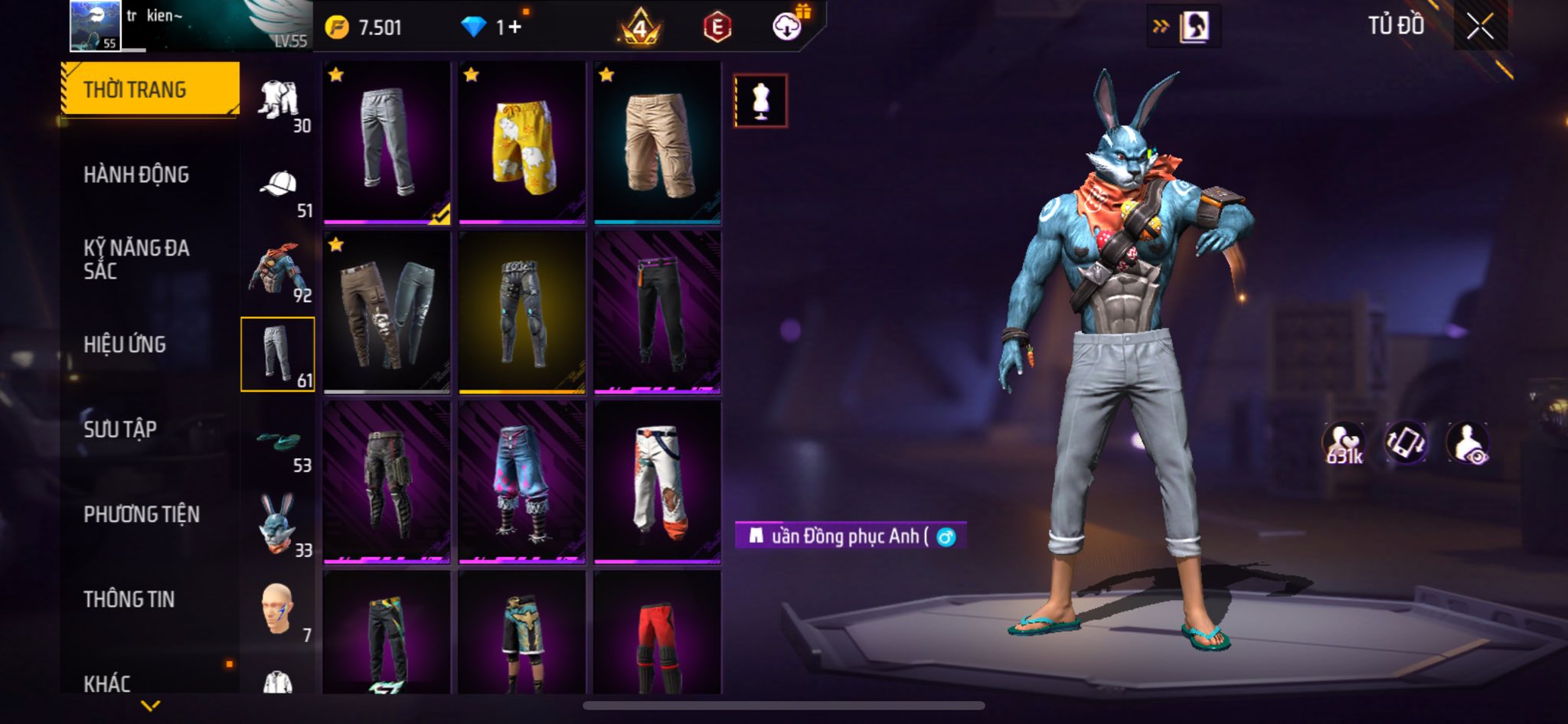
Task: Choose the red pants item
Action: (x=658, y=634)
